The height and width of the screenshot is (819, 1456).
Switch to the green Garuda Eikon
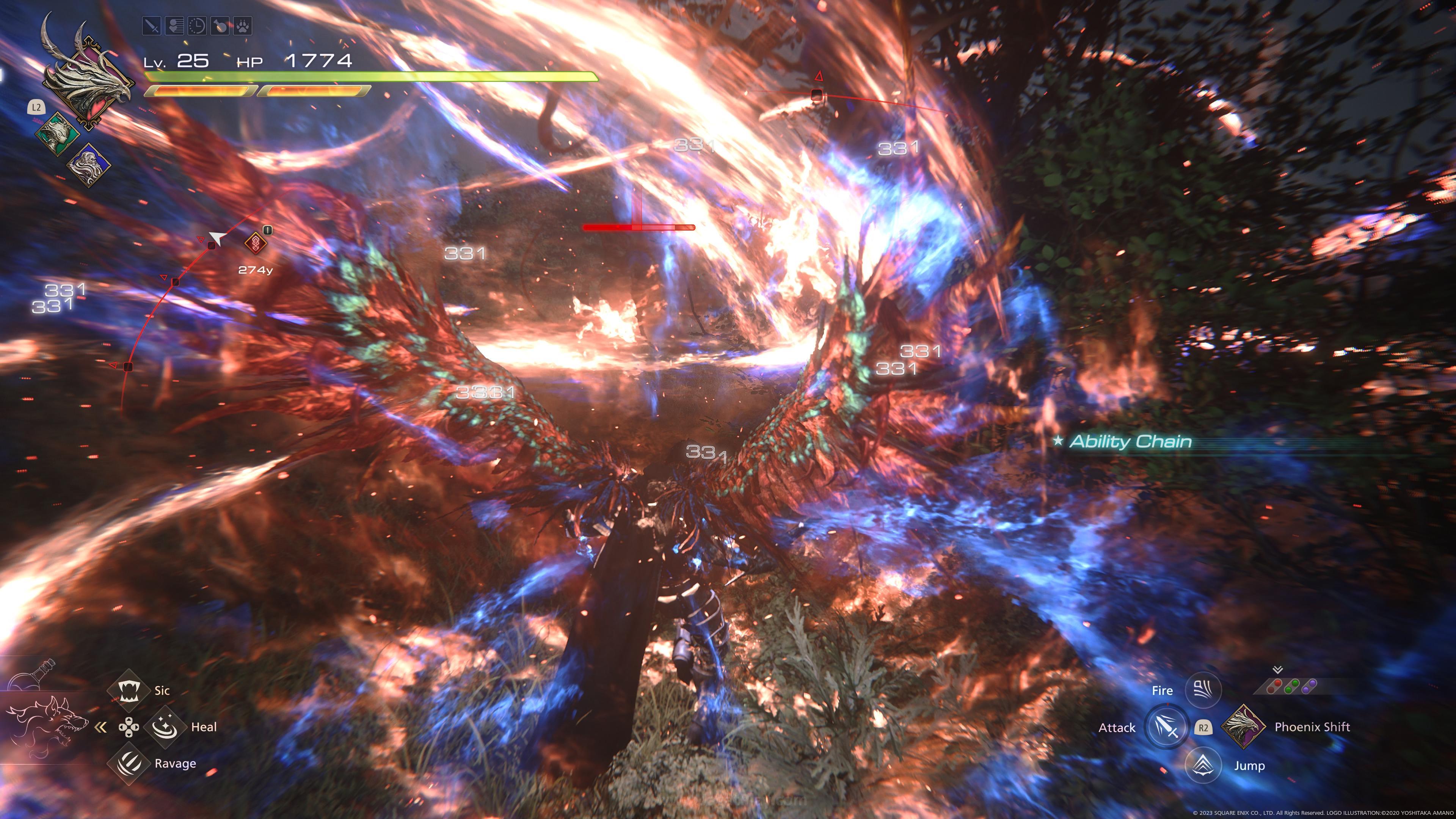(56, 135)
